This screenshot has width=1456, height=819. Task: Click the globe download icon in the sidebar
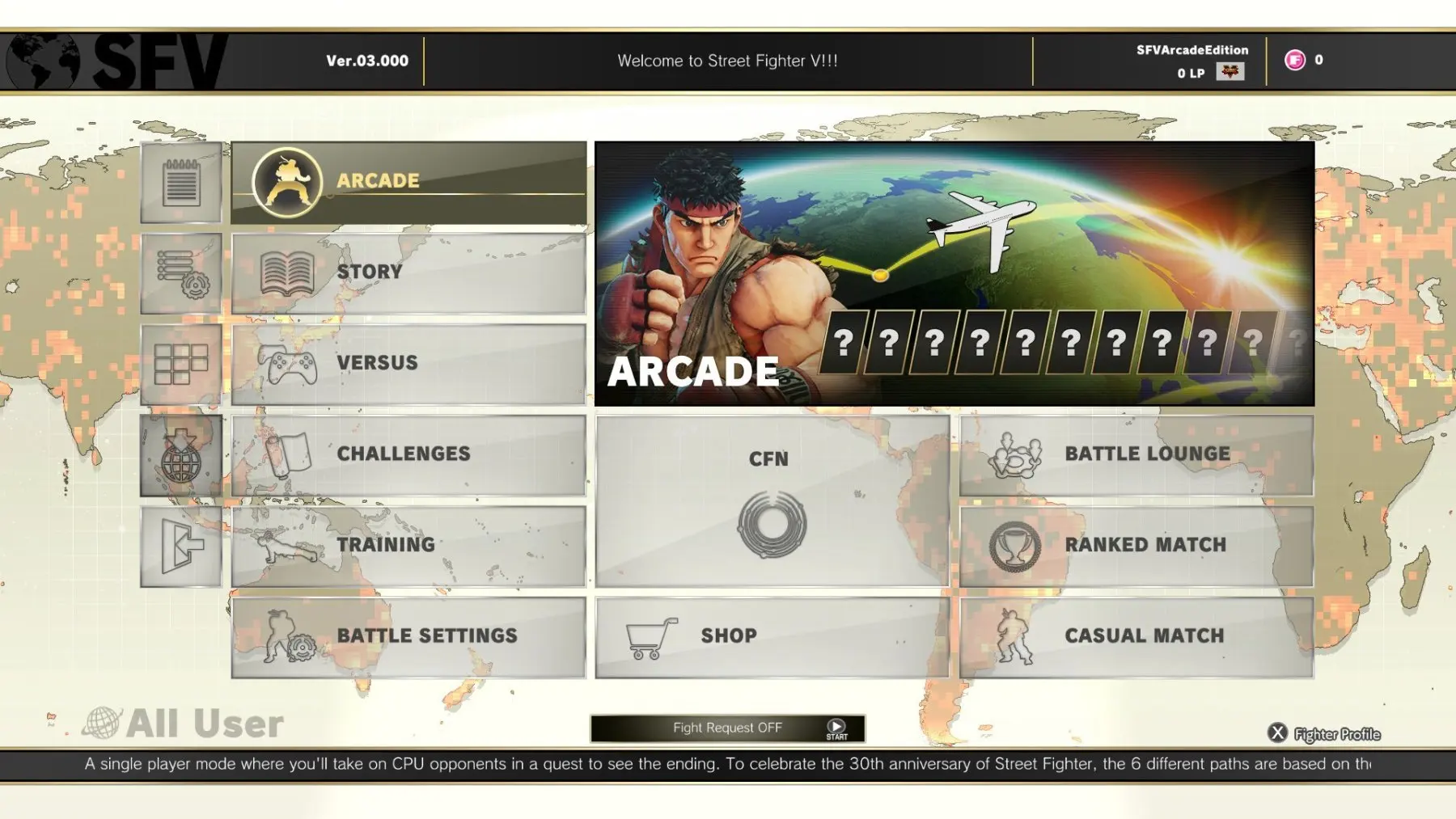tap(180, 454)
